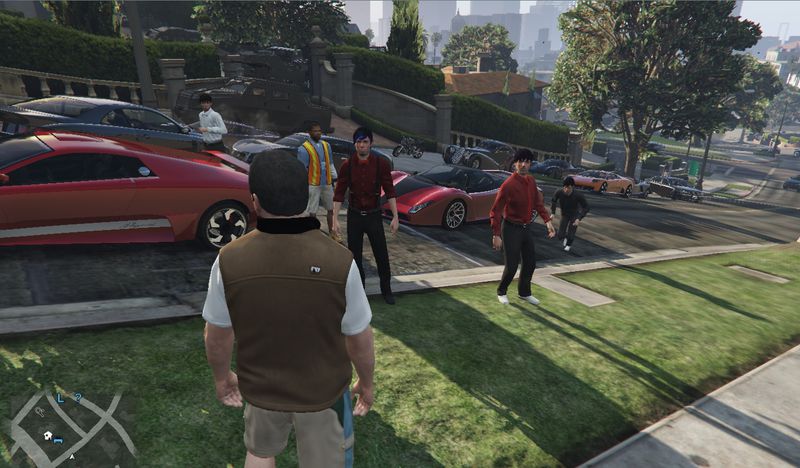Click the minimap in the corner
Viewport: 800px width, 468px height.
[72, 425]
